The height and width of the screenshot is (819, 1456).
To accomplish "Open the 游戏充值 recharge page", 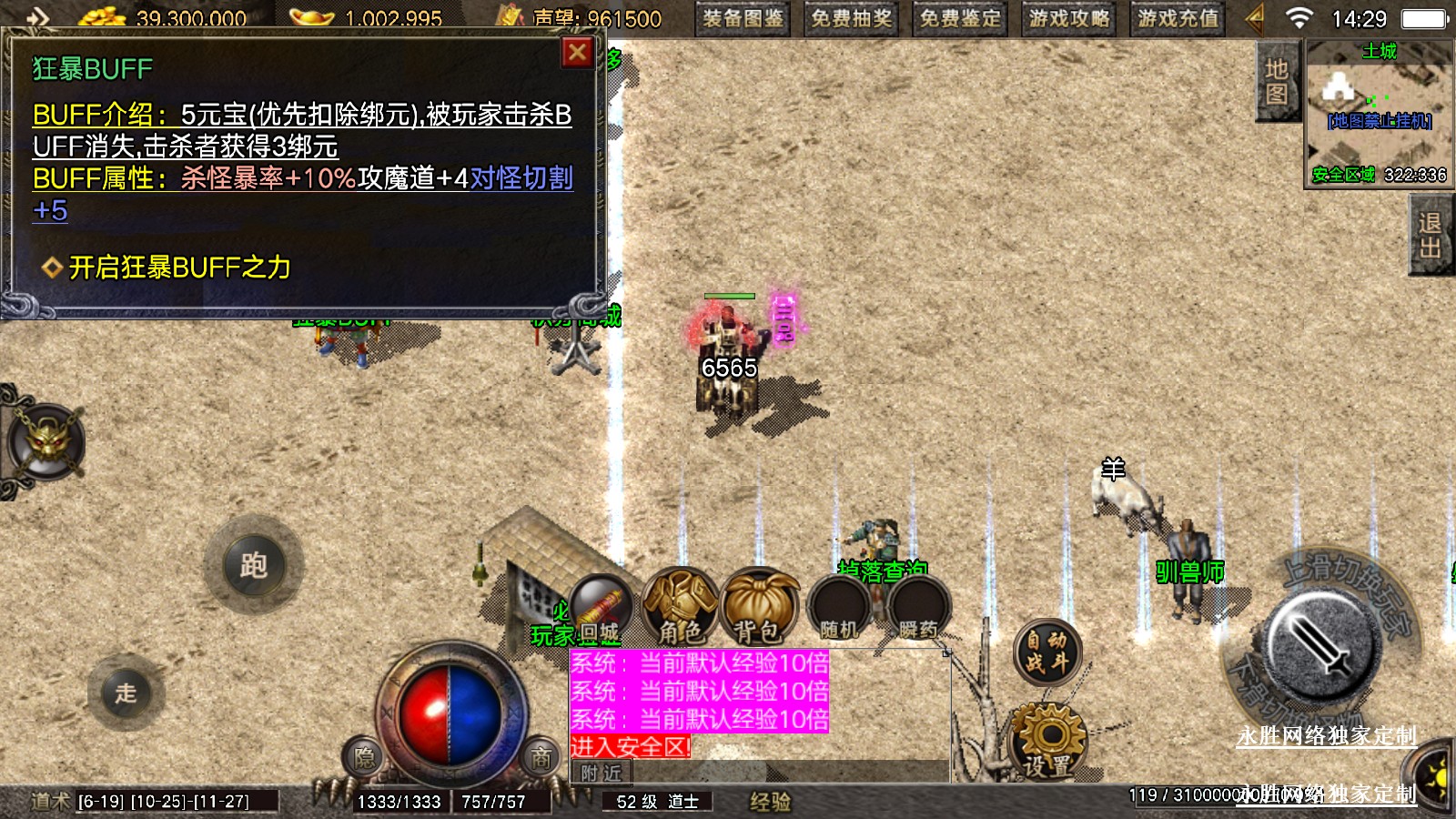I will point(1178,18).
